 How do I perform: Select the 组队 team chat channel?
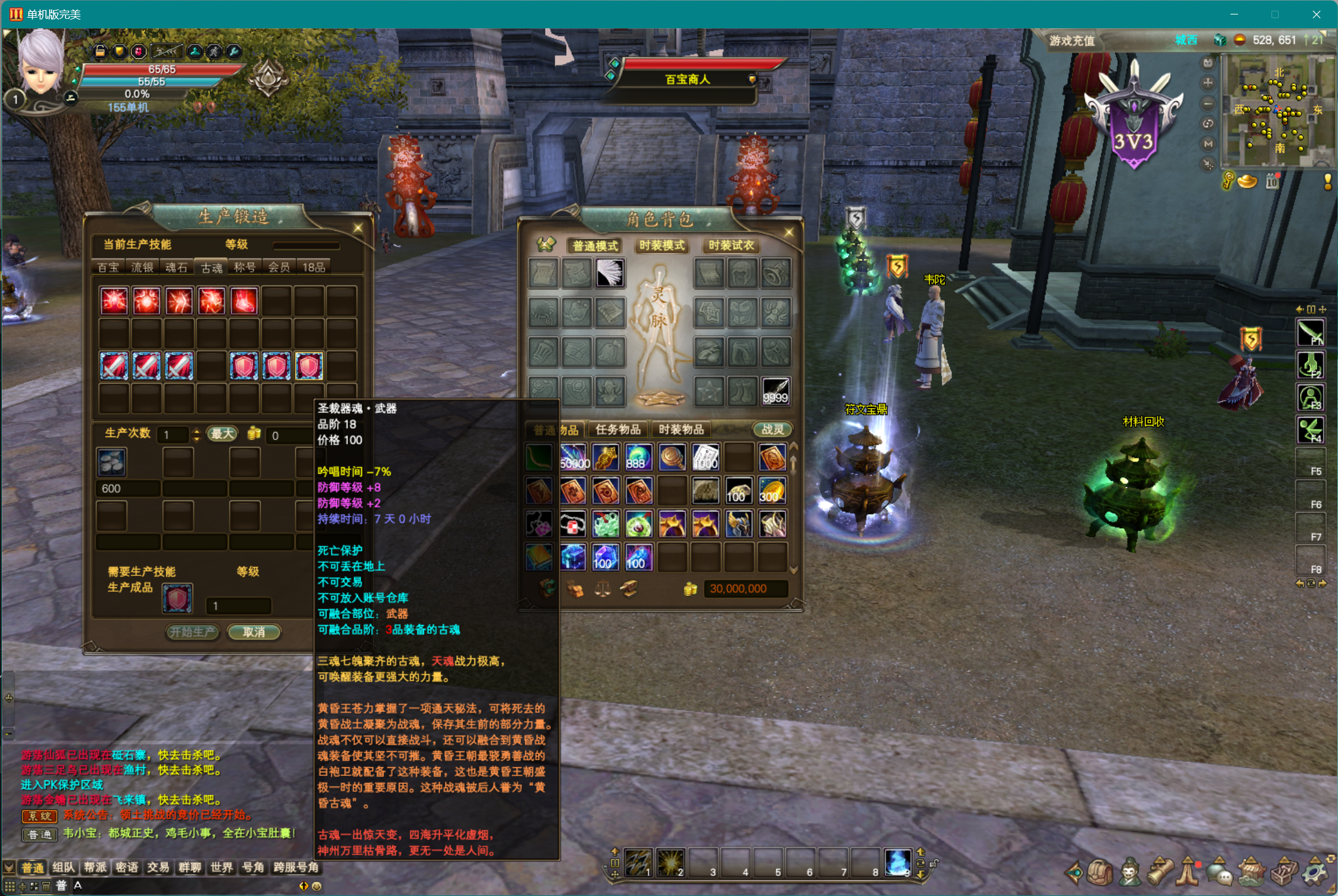coord(64,868)
